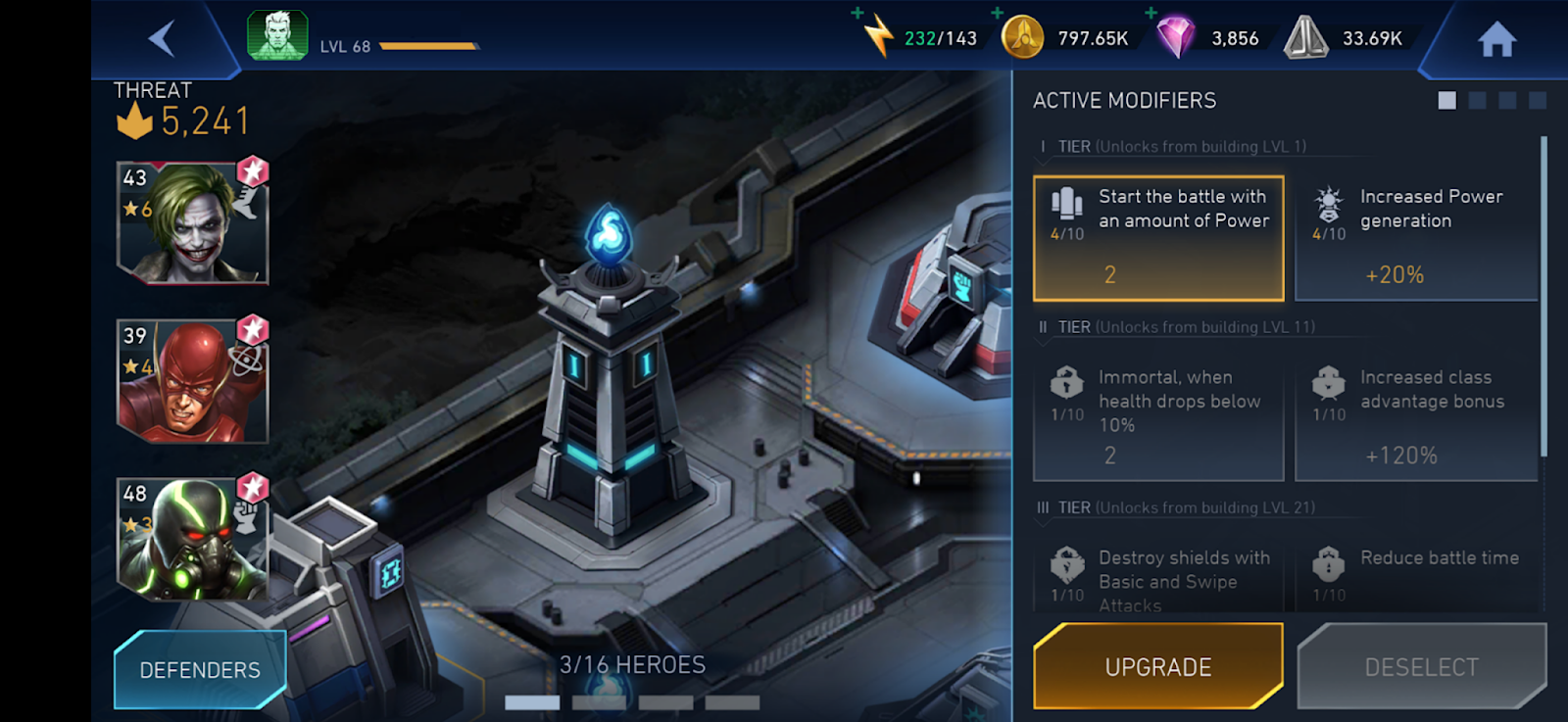Select the Immortal health modifier
Screen dimensions: 1568x722
(x=1158, y=418)
